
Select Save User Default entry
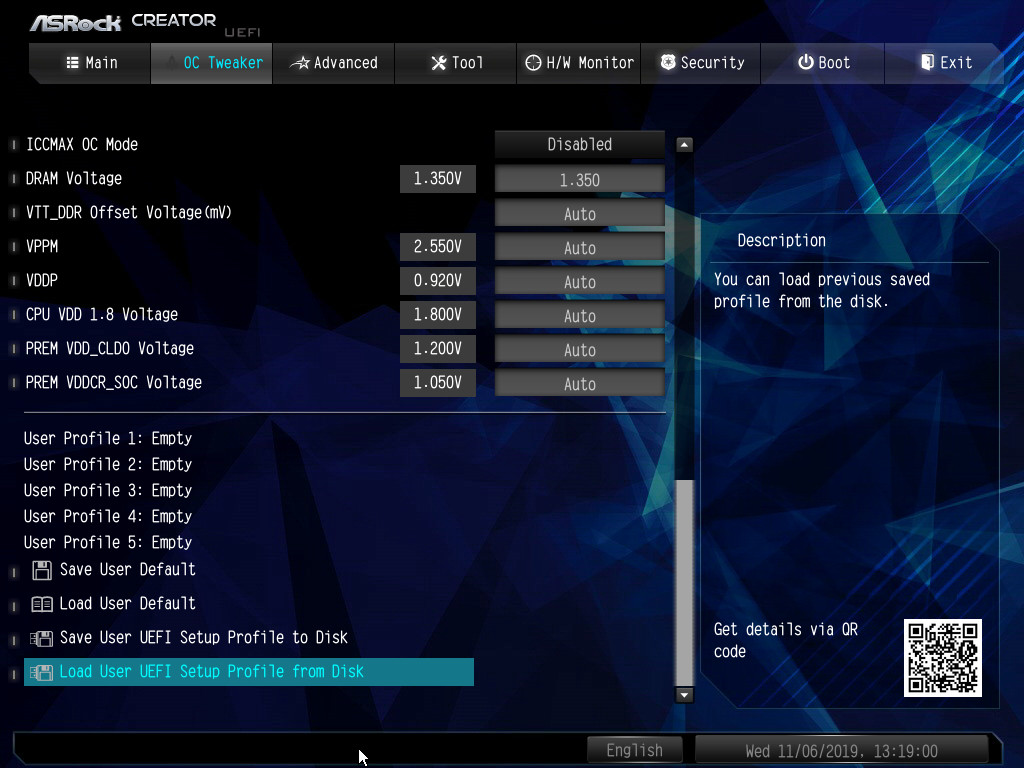[127, 570]
